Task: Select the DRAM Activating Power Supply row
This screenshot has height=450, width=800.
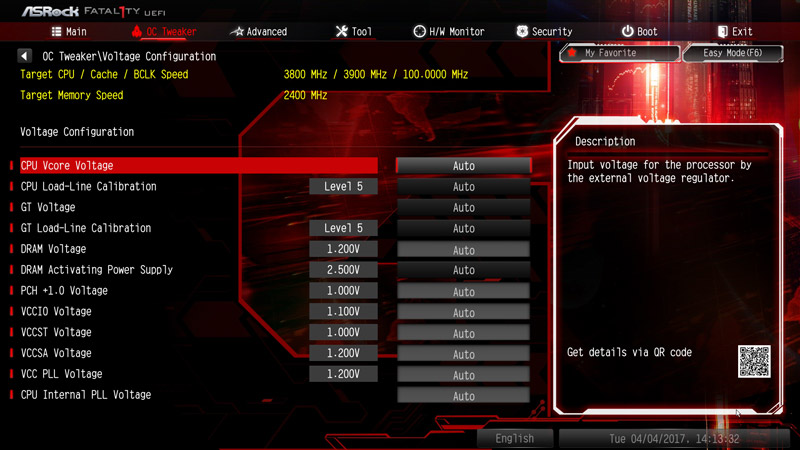Action: click(97, 270)
